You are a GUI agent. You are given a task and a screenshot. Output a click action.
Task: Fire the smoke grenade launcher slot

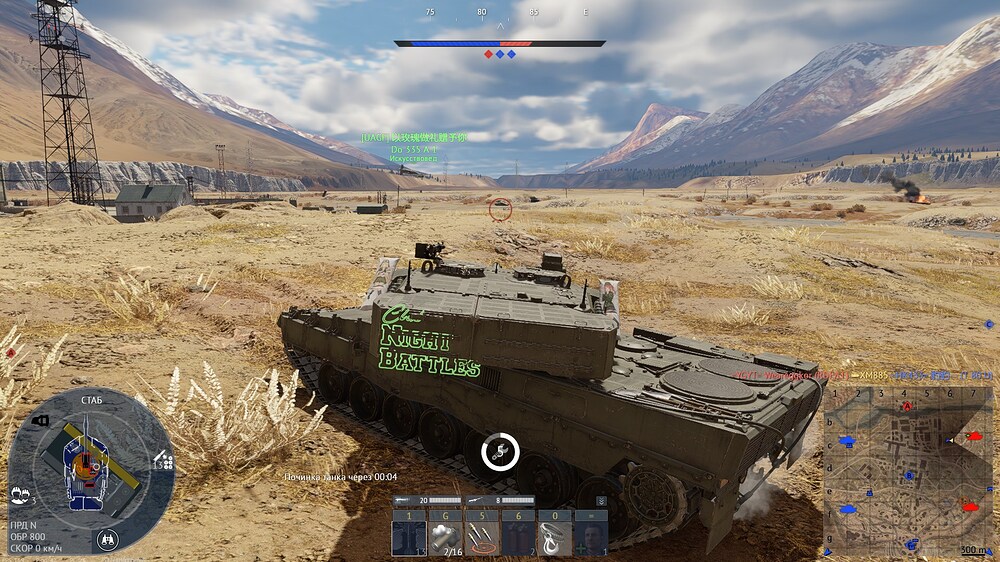444,538
